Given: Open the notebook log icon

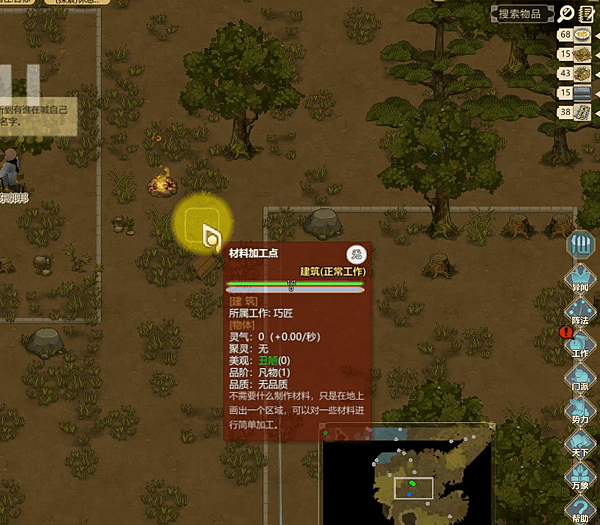Looking at the screenshot, I should pos(589,13).
